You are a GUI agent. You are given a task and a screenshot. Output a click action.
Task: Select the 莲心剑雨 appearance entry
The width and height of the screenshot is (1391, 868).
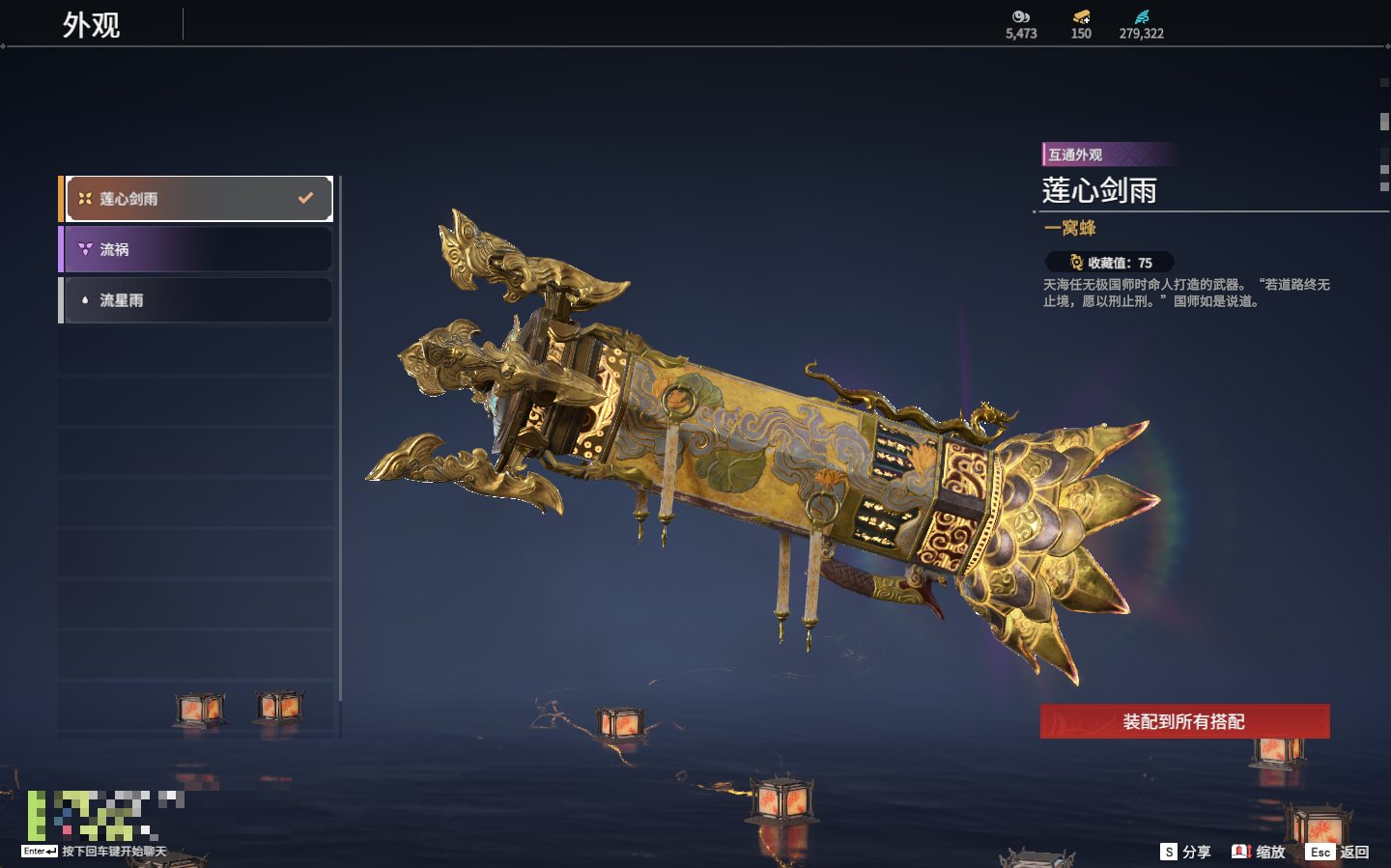(x=197, y=199)
